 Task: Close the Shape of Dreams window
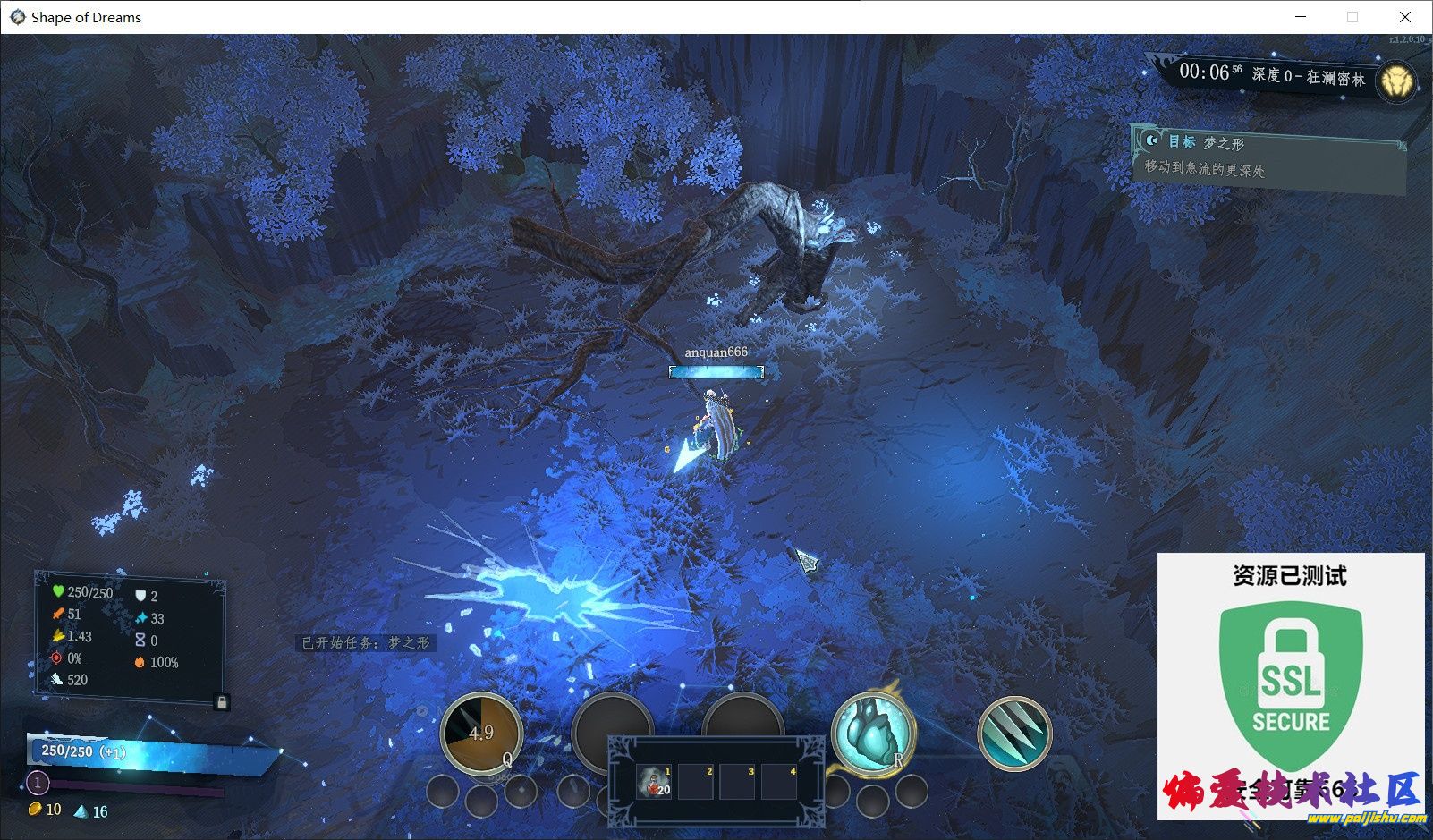coord(1404,17)
